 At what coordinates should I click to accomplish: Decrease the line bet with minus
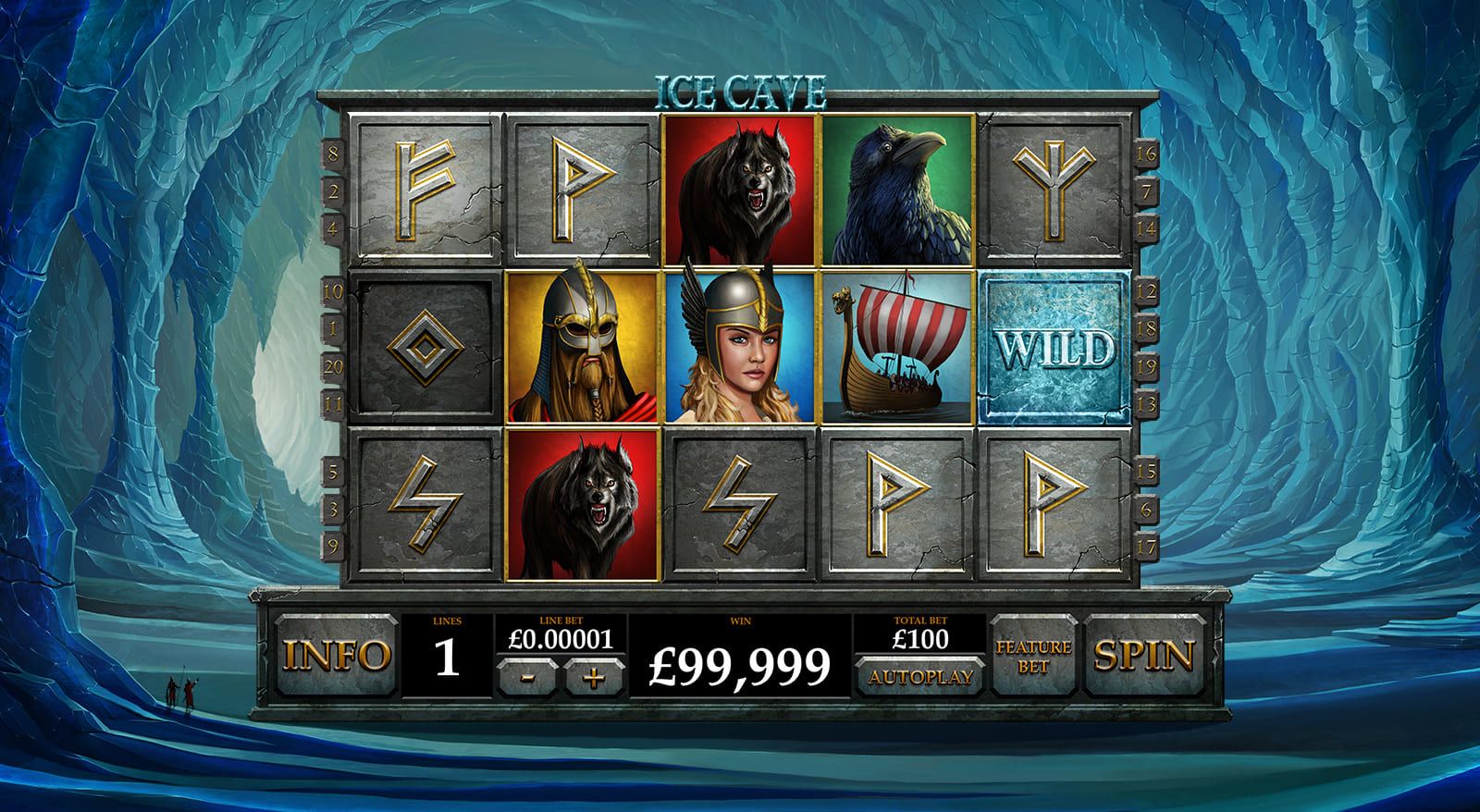[526, 678]
